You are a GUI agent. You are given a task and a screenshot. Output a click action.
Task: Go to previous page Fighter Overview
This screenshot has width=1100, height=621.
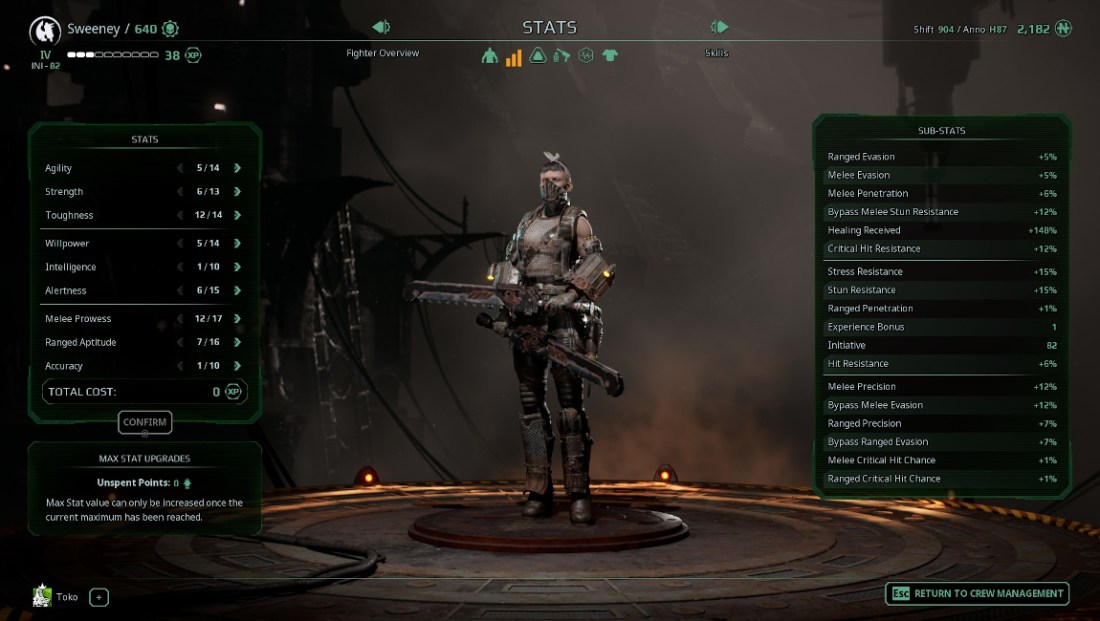[x=381, y=27]
